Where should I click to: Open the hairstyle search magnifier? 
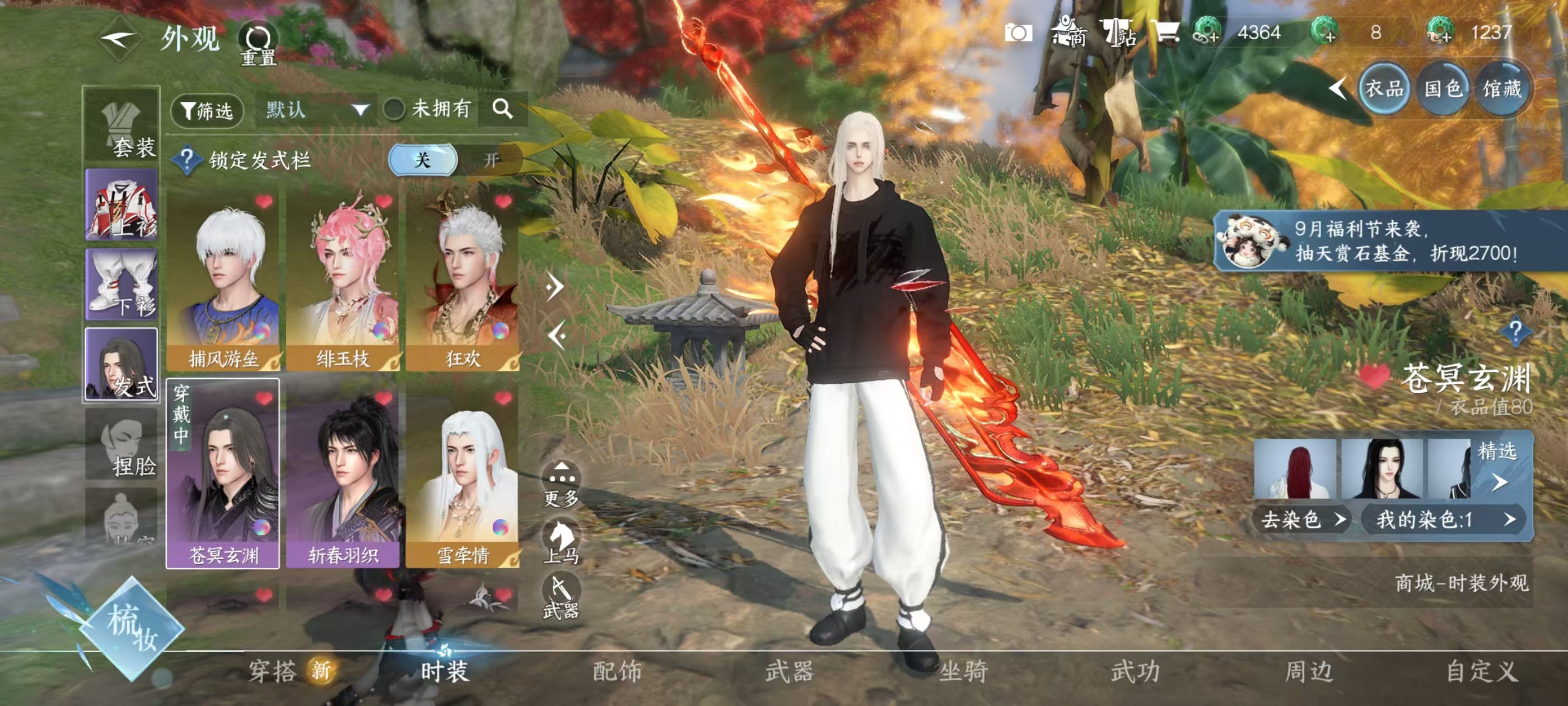pyautogui.click(x=502, y=110)
